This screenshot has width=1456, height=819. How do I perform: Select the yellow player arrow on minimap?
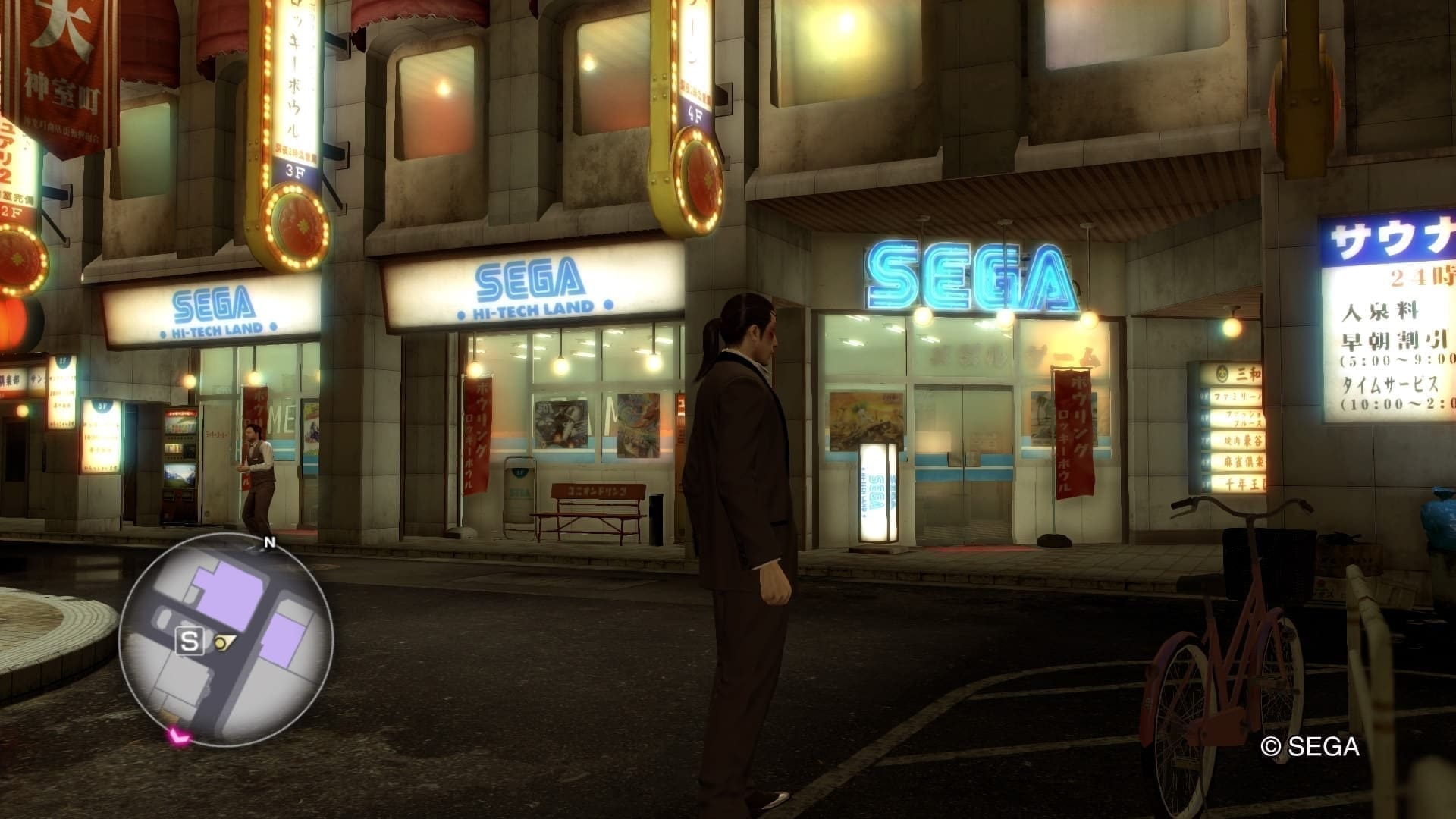(x=223, y=642)
